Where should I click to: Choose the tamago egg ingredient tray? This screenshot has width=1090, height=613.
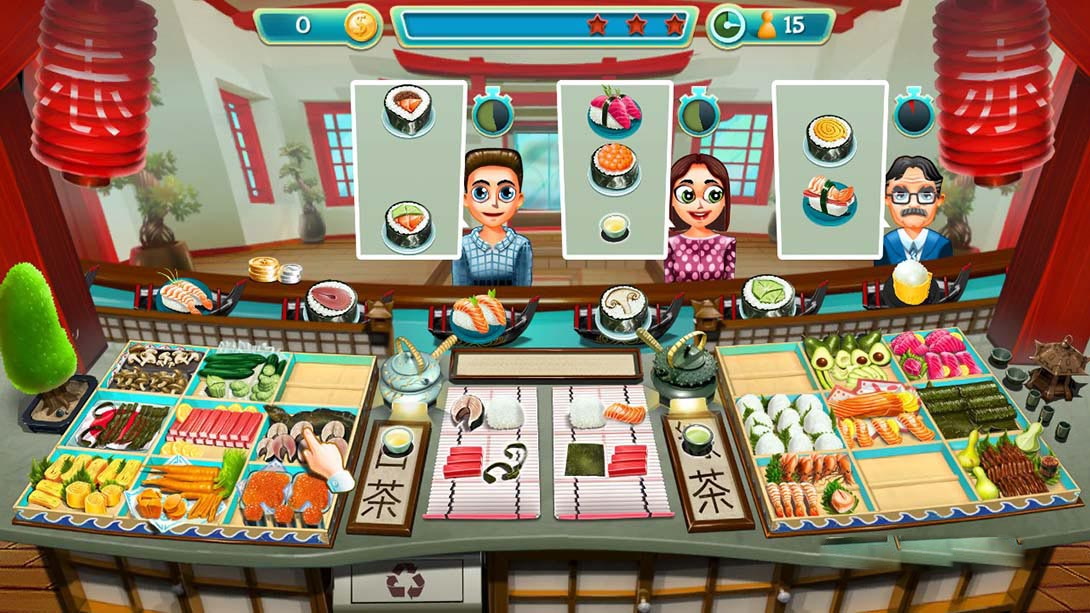(x=80, y=481)
